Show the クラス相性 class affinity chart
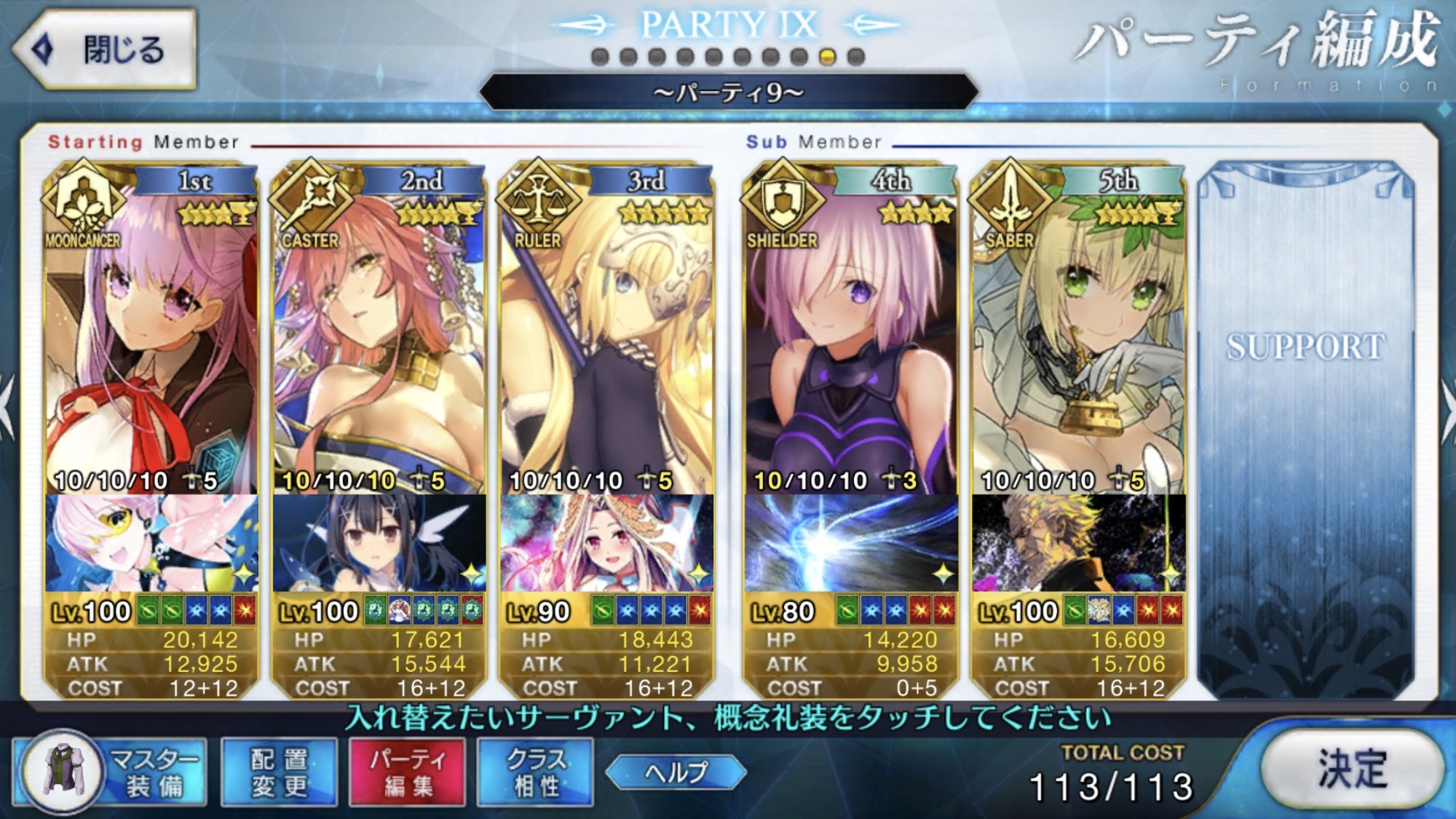The image size is (1456, 819). point(535,772)
